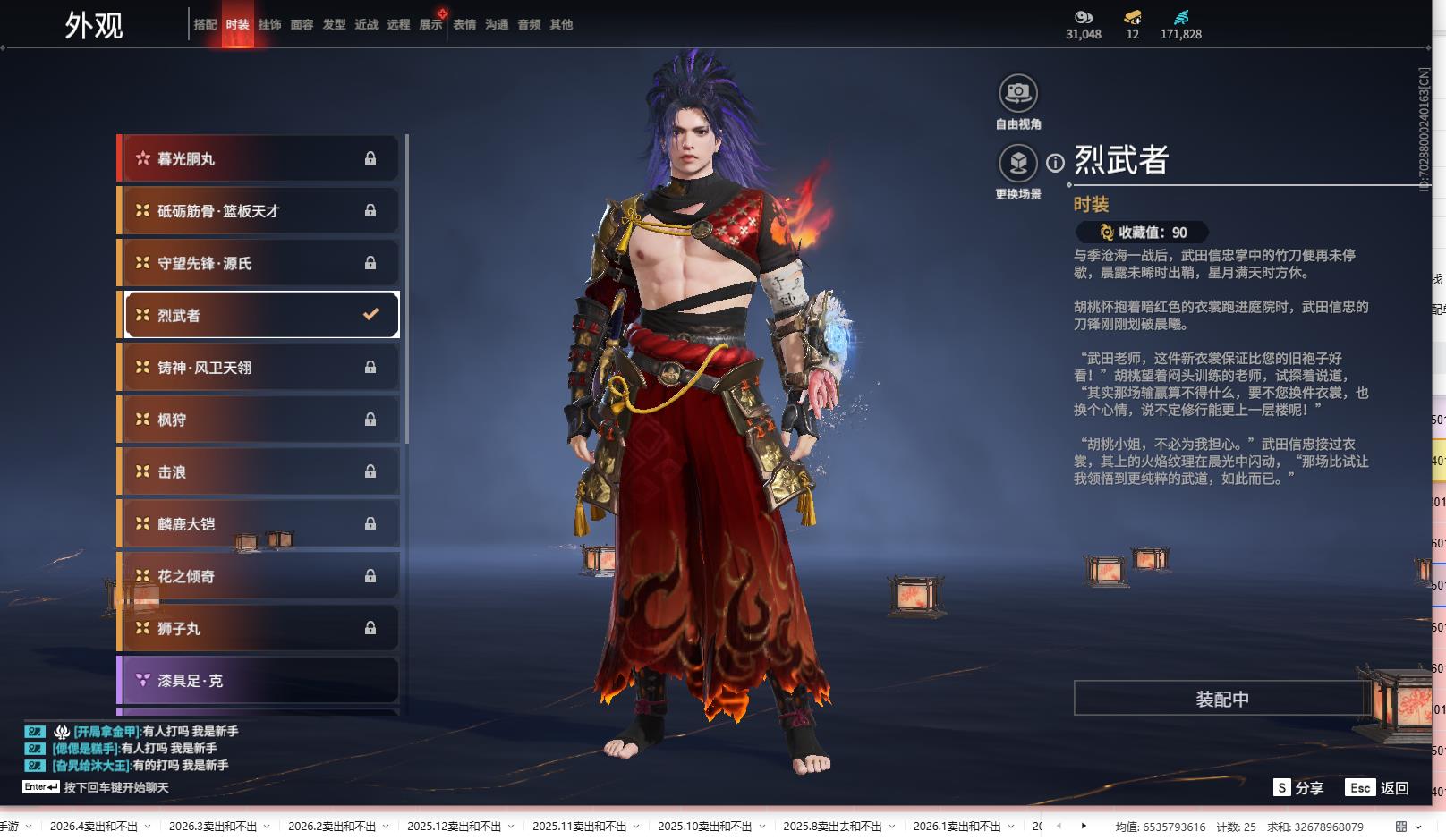Click the 更换场景 change scene icon
This screenshot has height=840, width=1446.
[1018, 164]
